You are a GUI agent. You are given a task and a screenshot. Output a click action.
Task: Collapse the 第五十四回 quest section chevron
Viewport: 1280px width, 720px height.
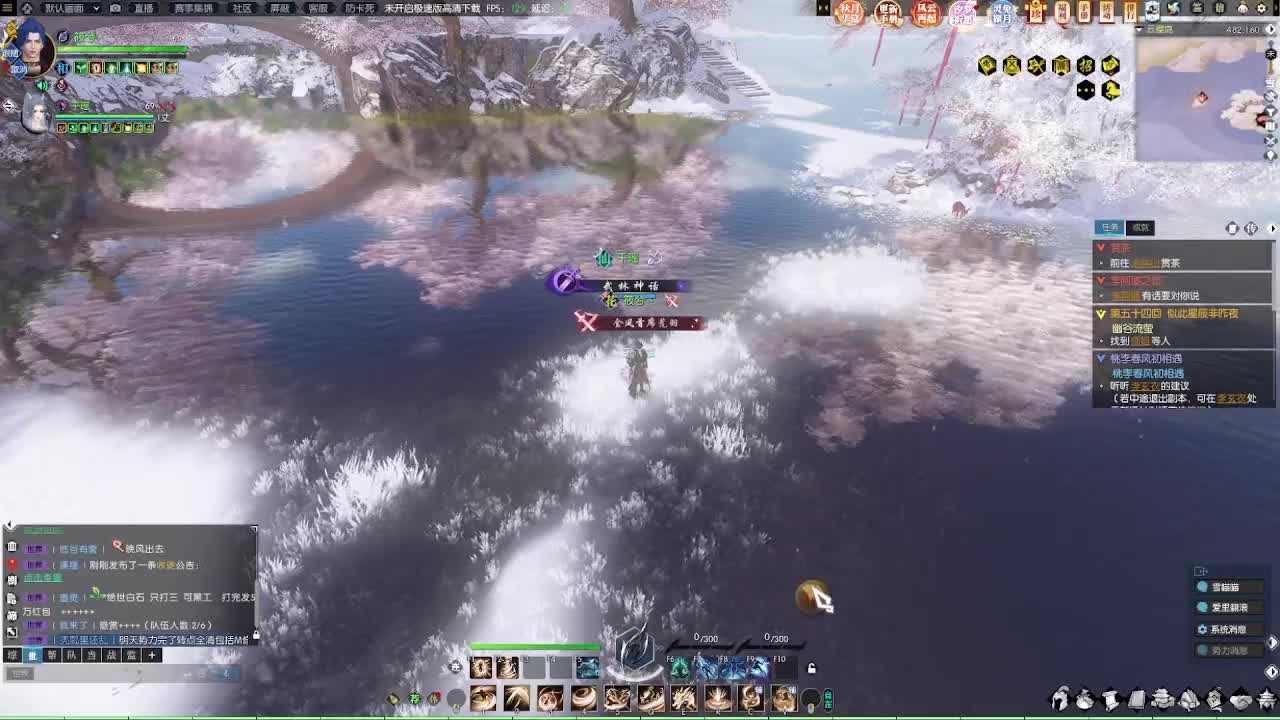[x=1101, y=313]
